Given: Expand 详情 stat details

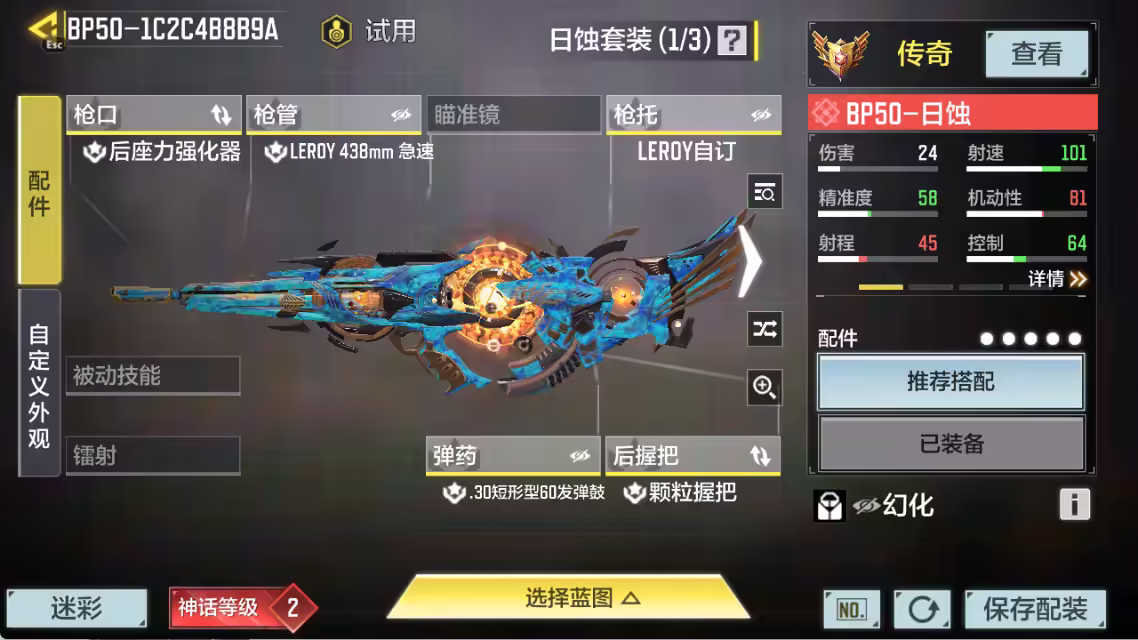Looking at the screenshot, I should (1057, 279).
